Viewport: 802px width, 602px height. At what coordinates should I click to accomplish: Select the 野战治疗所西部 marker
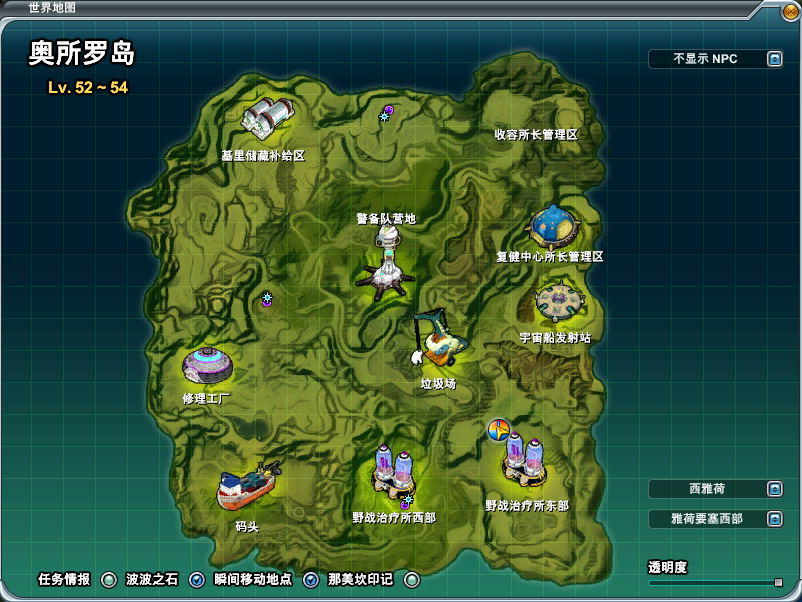pyautogui.click(x=394, y=471)
